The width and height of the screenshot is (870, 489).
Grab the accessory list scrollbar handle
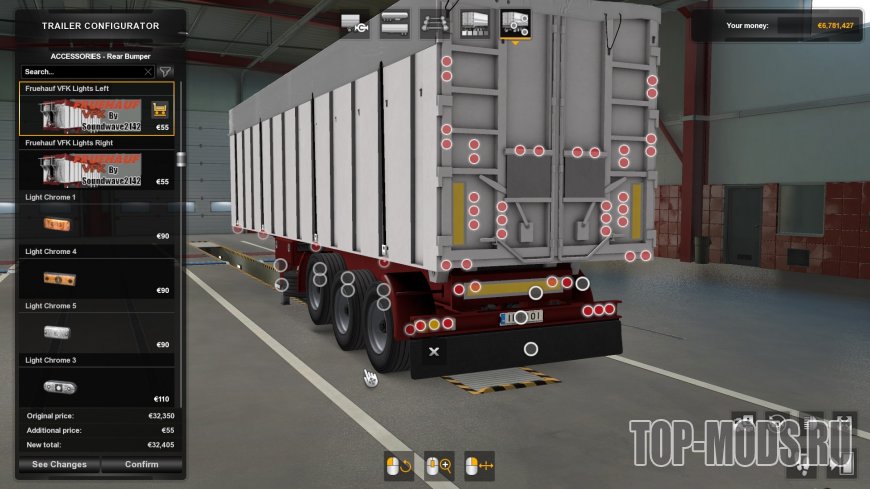tap(180, 159)
